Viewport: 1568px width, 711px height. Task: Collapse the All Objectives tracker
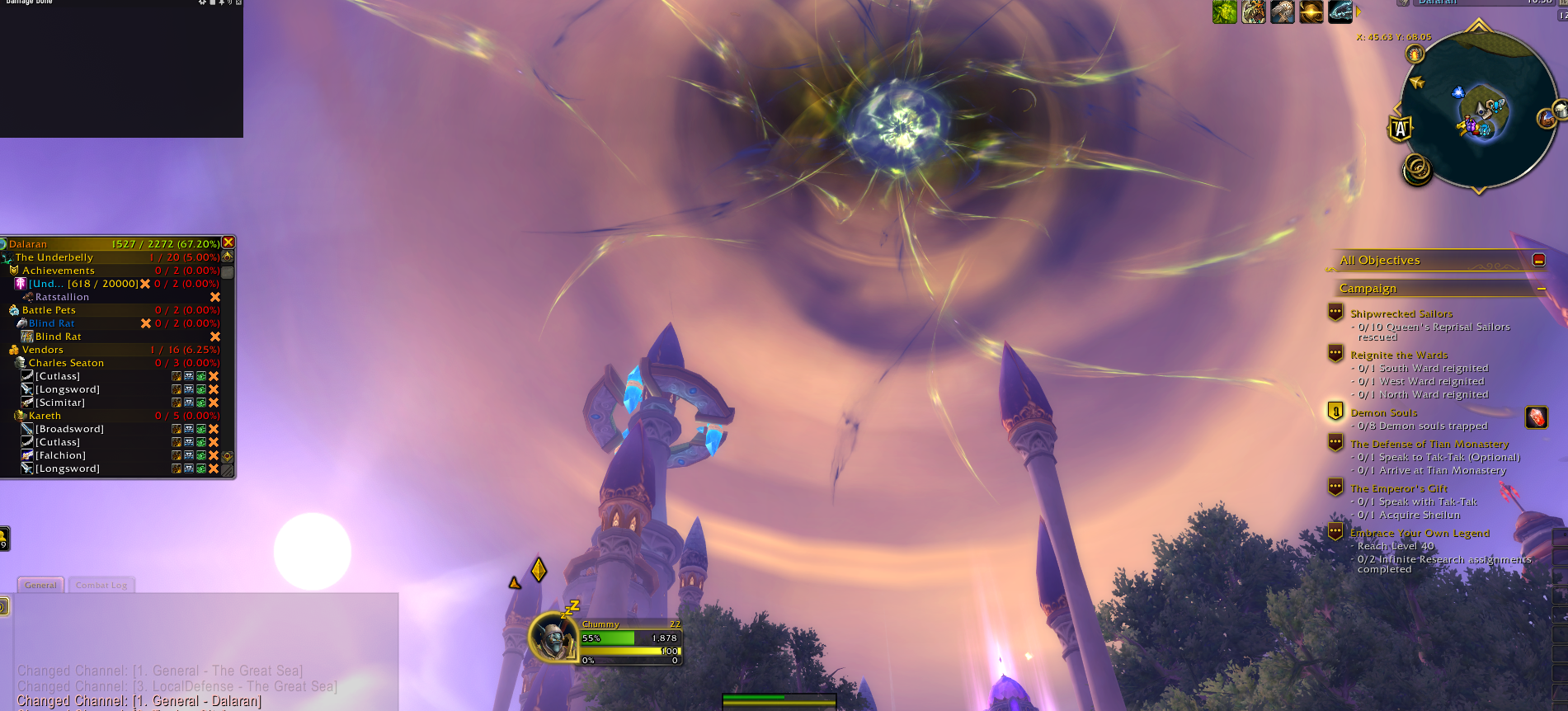[x=1538, y=260]
